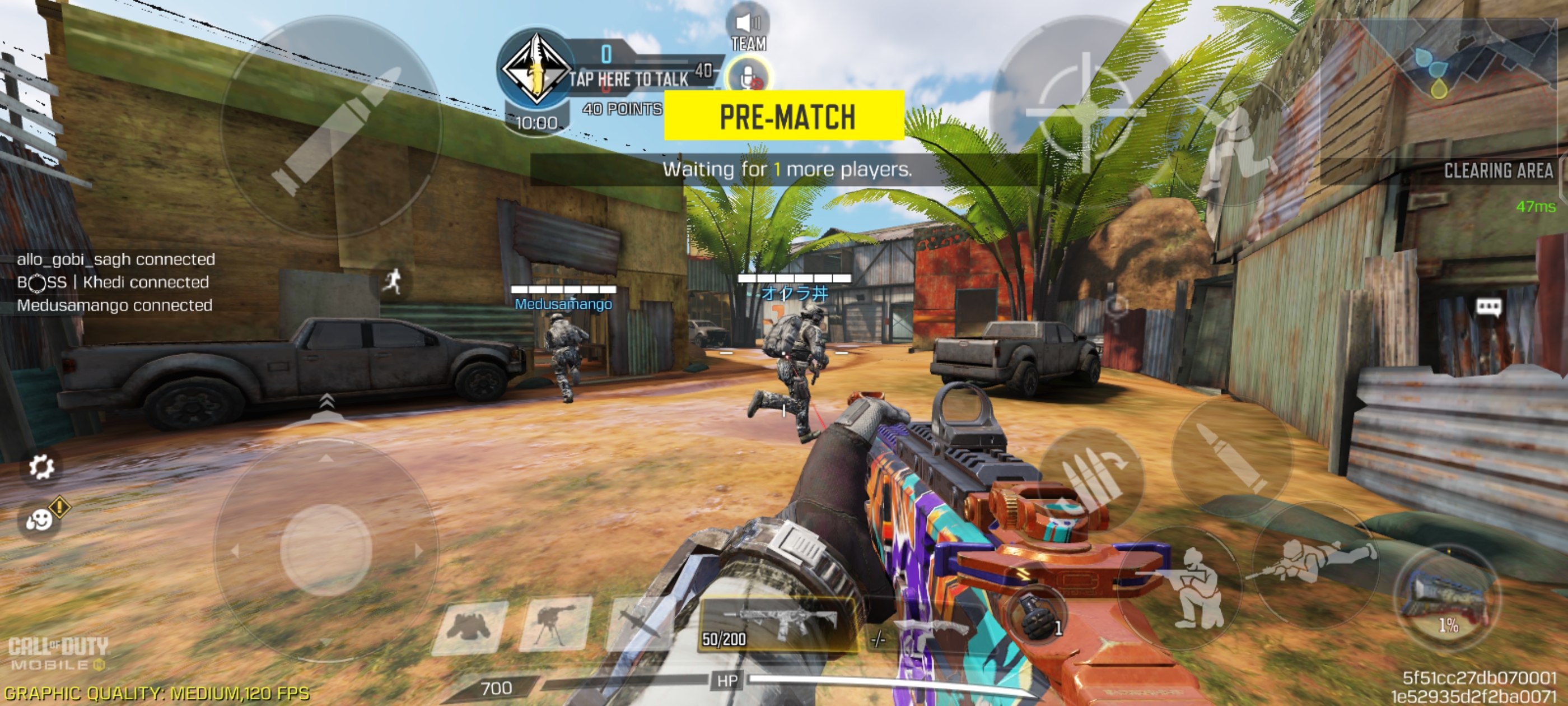Open the settings gear icon
1568x706 pixels.
tap(41, 467)
